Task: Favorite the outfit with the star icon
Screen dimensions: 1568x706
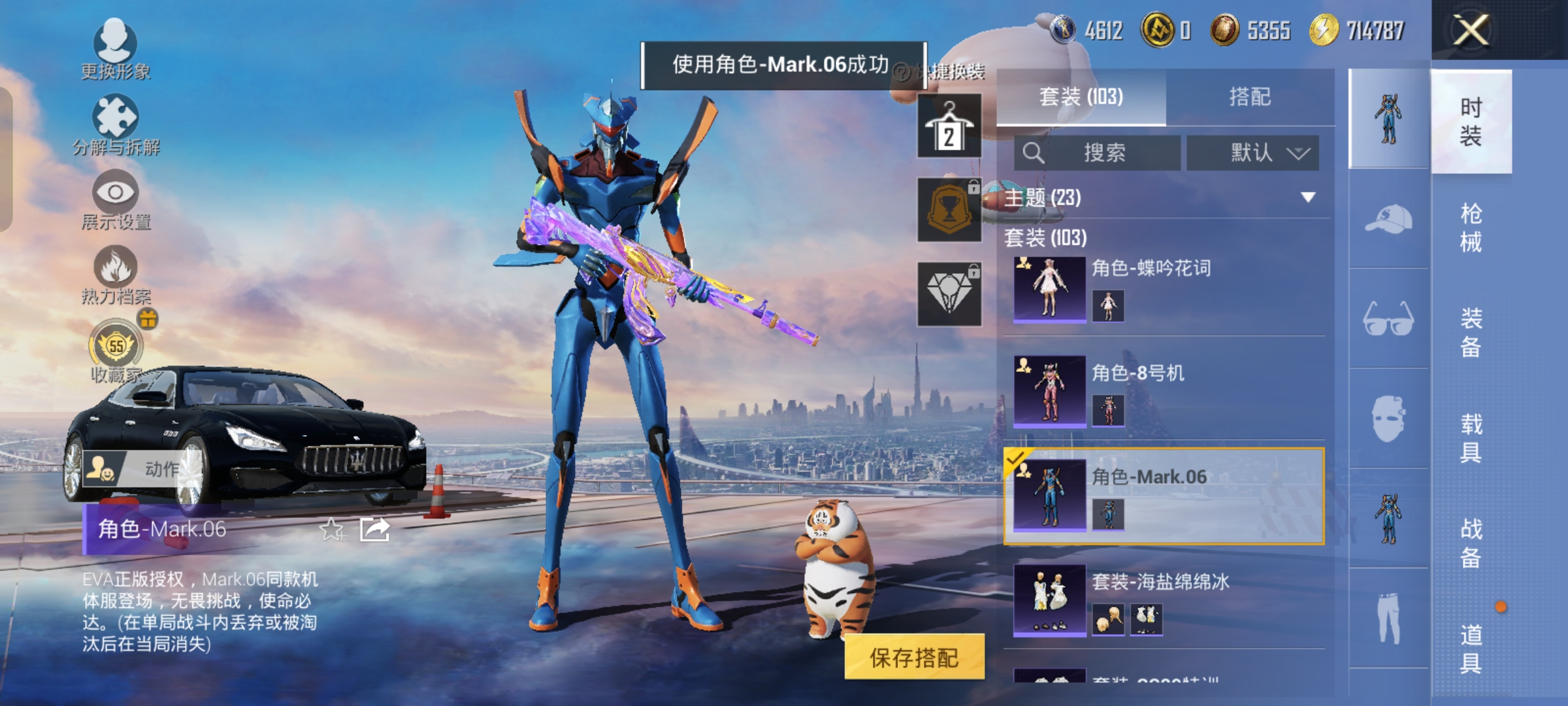Action: 332,529
